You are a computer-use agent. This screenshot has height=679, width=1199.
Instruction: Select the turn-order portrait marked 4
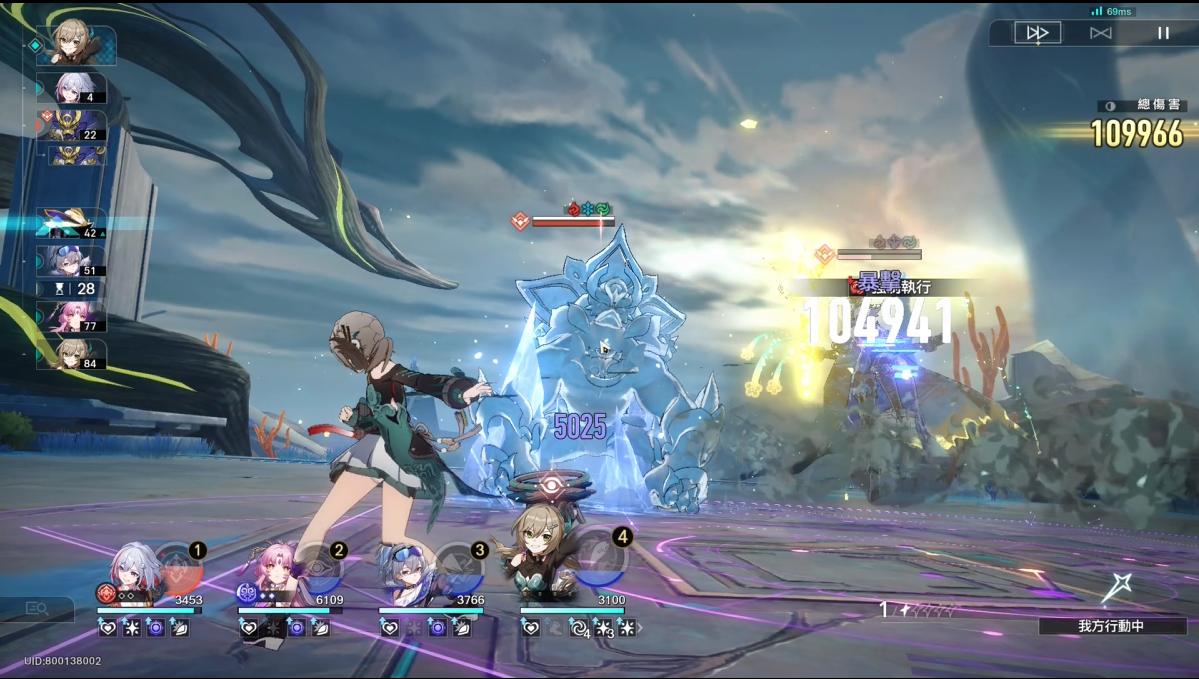(72, 88)
